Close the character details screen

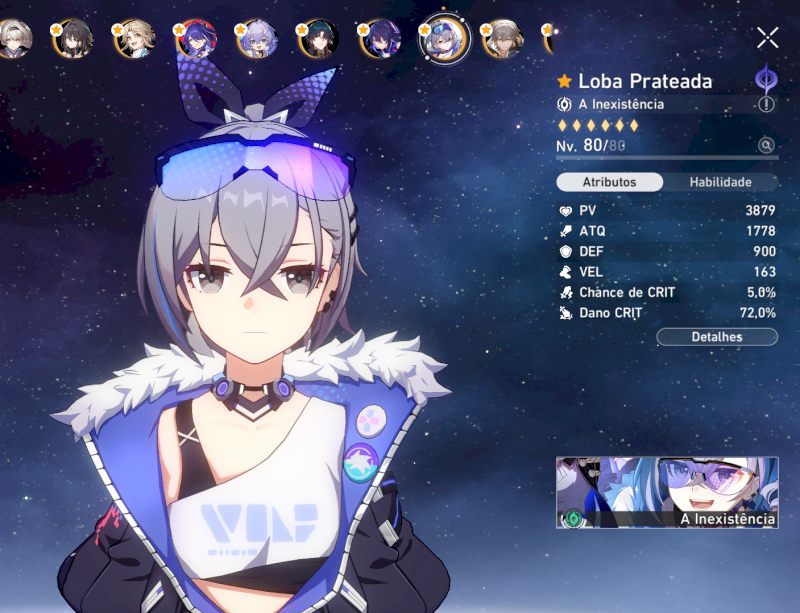(767, 38)
